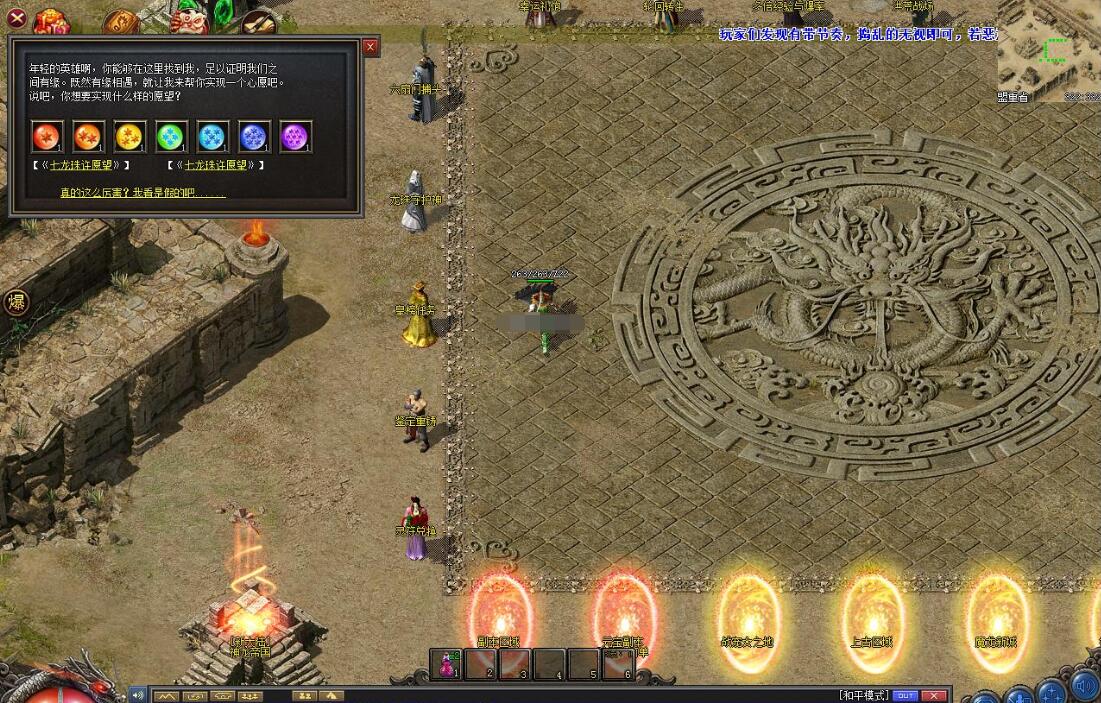Select the six-star blue dragon ball
Viewport: 1101px width, 703px height.
click(255, 136)
